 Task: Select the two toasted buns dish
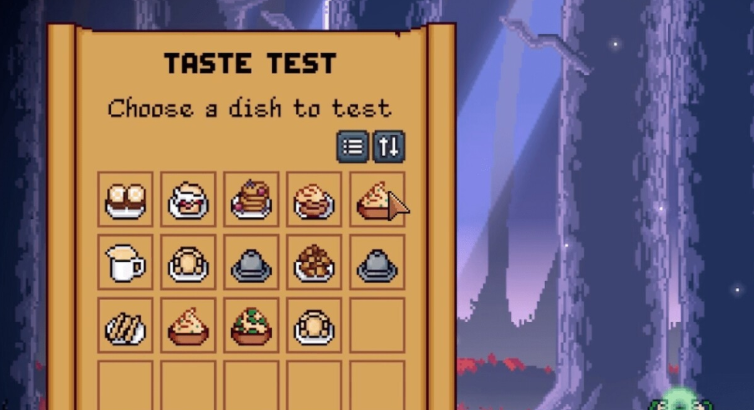pyautogui.click(x=126, y=200)
